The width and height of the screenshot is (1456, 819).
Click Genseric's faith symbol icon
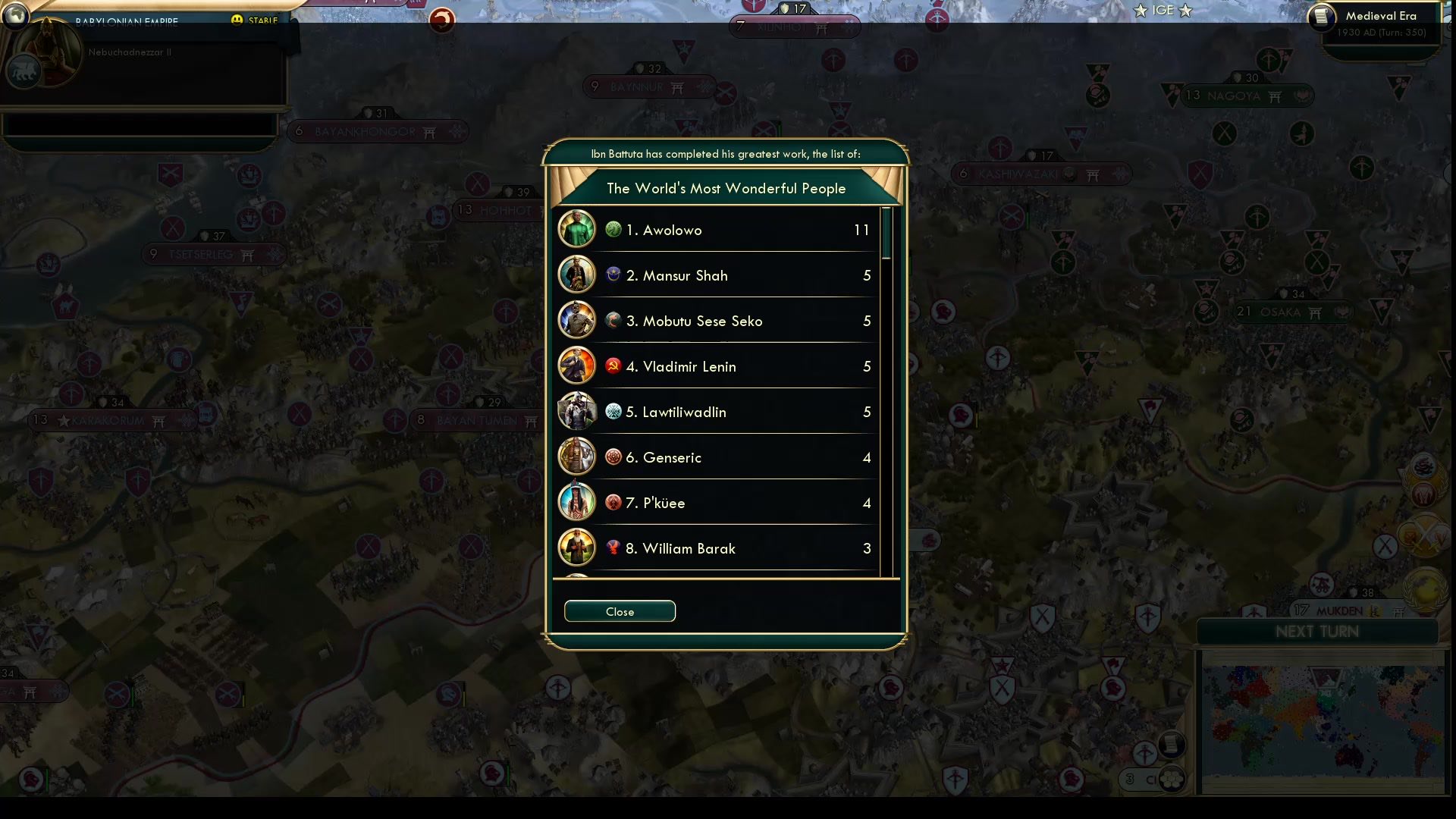pos(613,457)
